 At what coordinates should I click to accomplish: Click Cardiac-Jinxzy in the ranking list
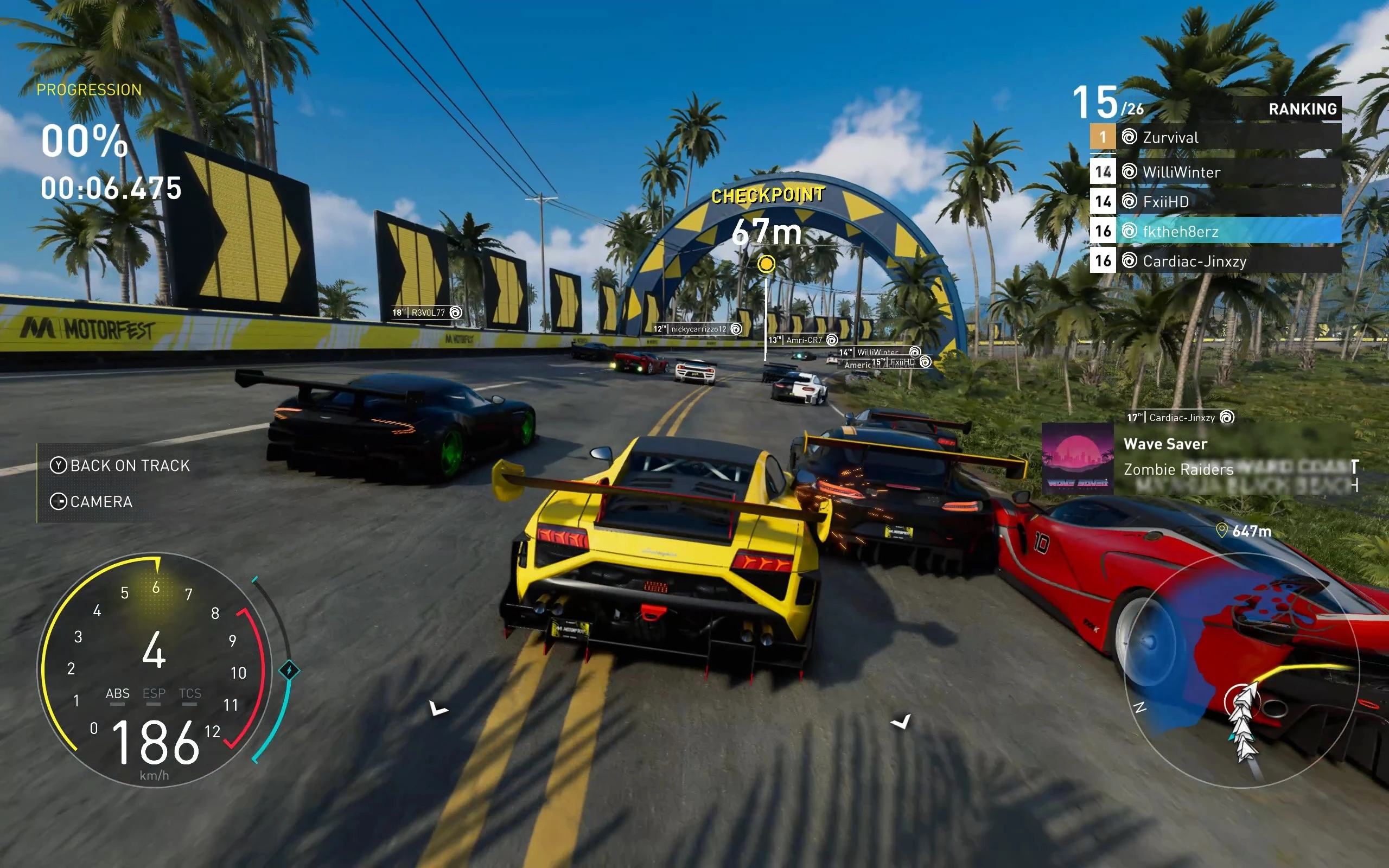tap(1214, 261)
